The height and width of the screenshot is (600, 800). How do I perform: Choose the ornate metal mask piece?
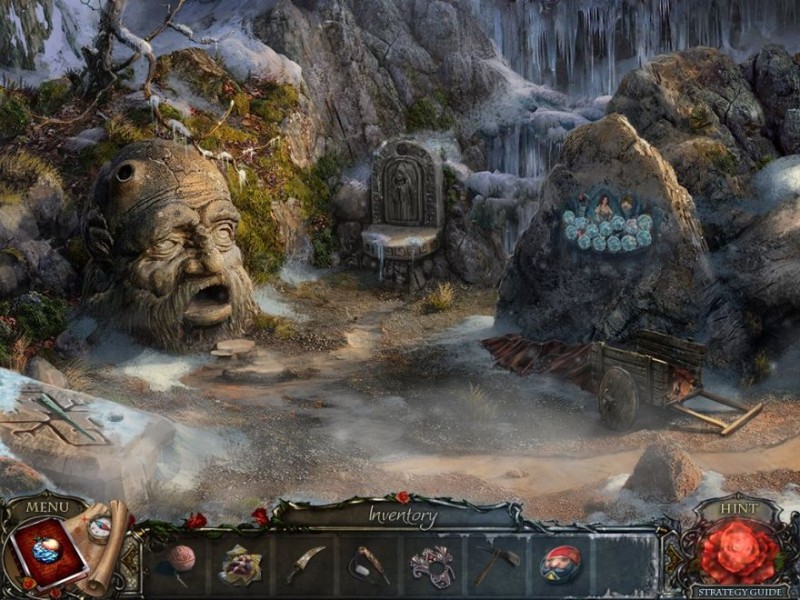click(431, 565)
